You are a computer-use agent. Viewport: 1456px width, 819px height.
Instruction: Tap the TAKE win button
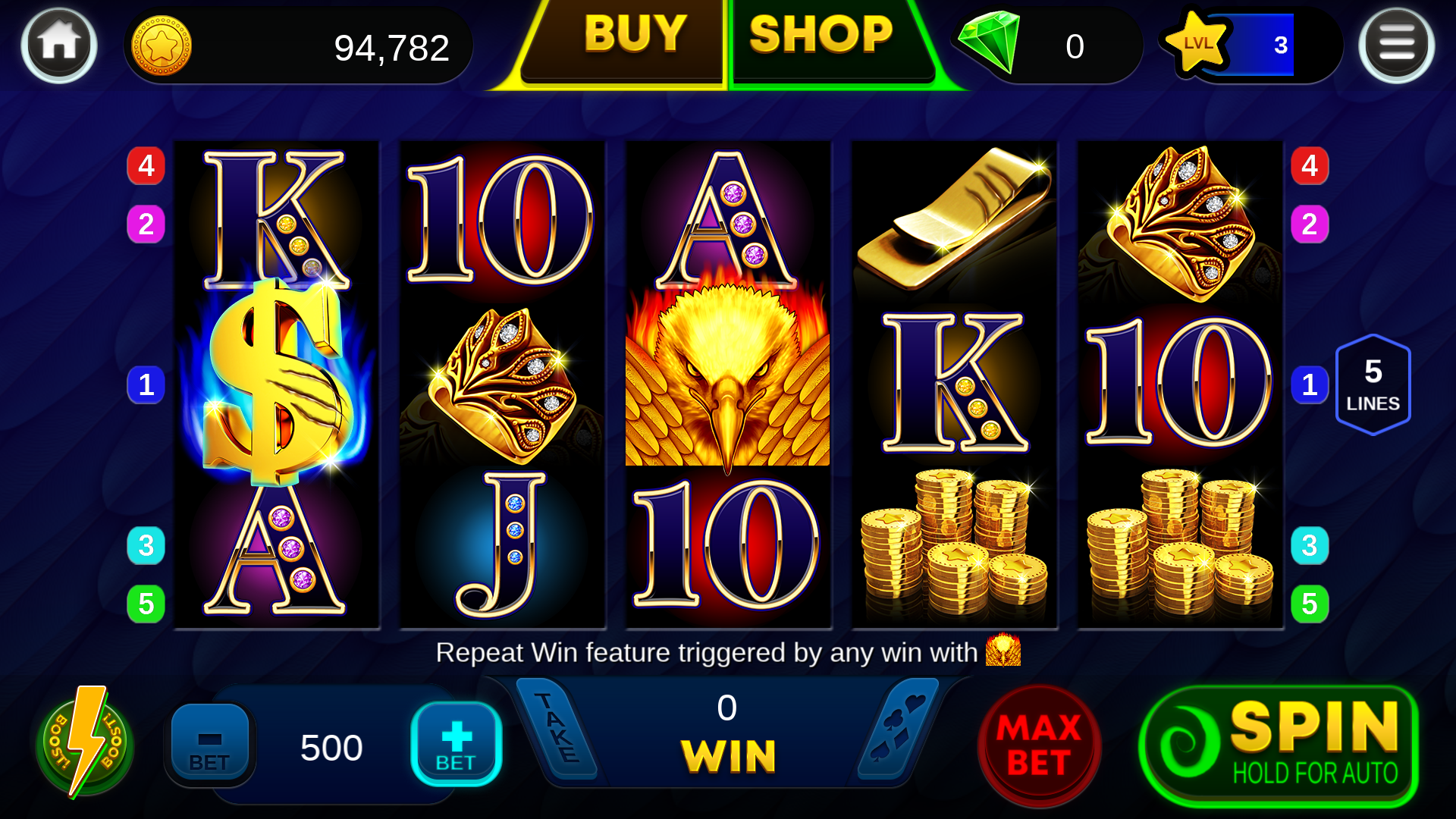pyautogui.click(x=557, y=728)
